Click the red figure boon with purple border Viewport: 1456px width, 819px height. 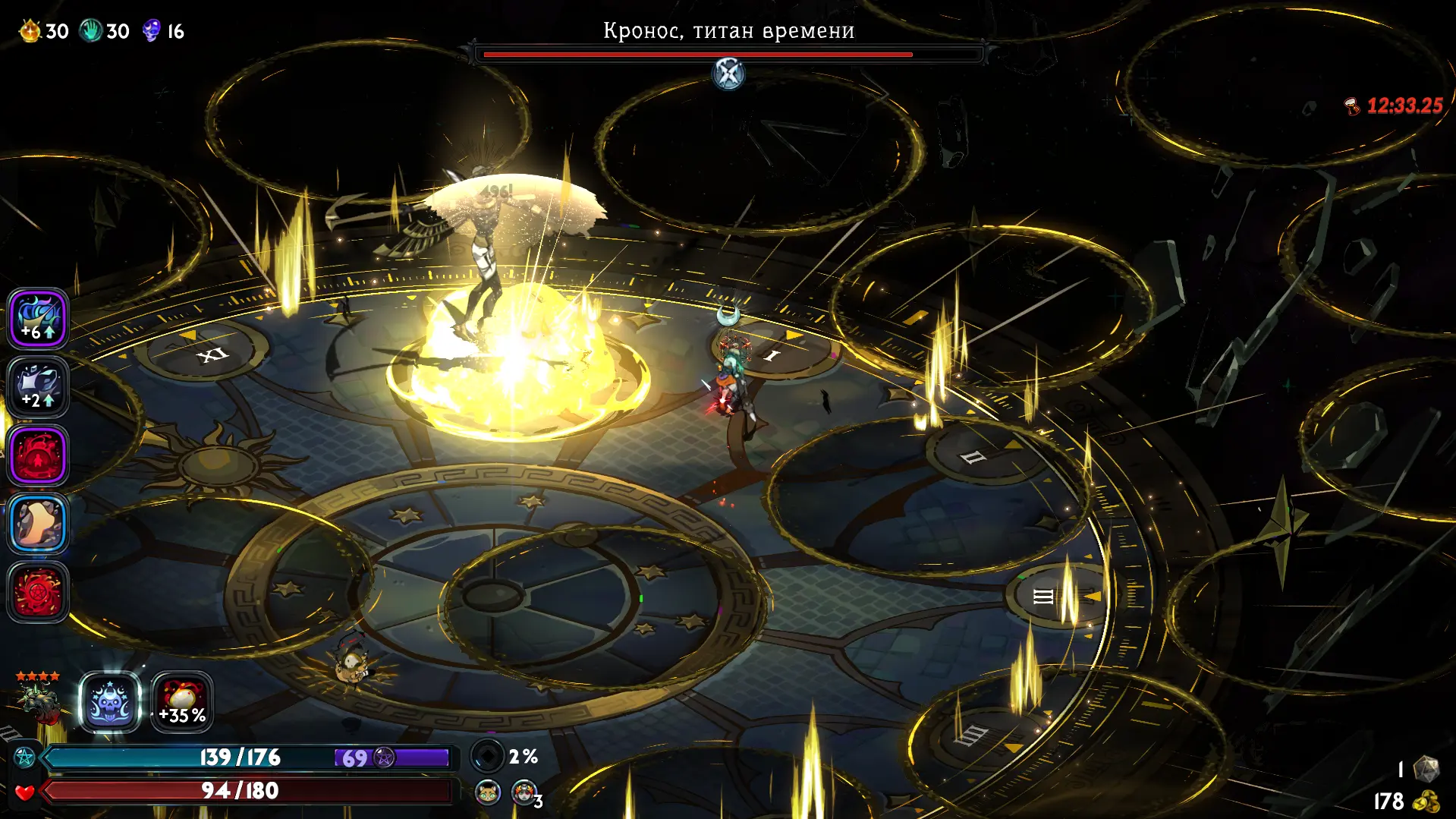[x=38, y=455]
